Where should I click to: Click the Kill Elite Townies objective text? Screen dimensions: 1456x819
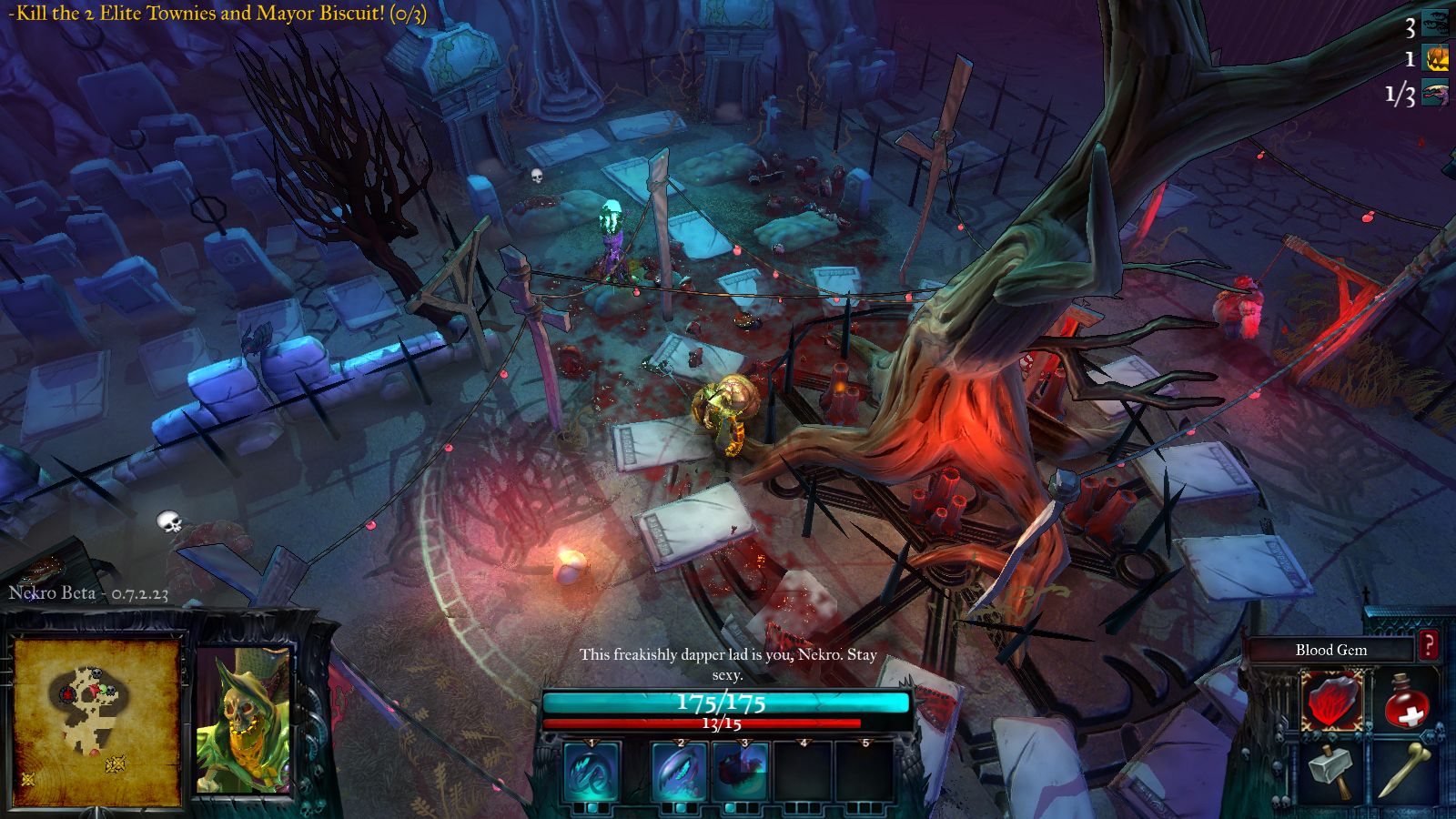pyautogui.click(x=218, y=14)
